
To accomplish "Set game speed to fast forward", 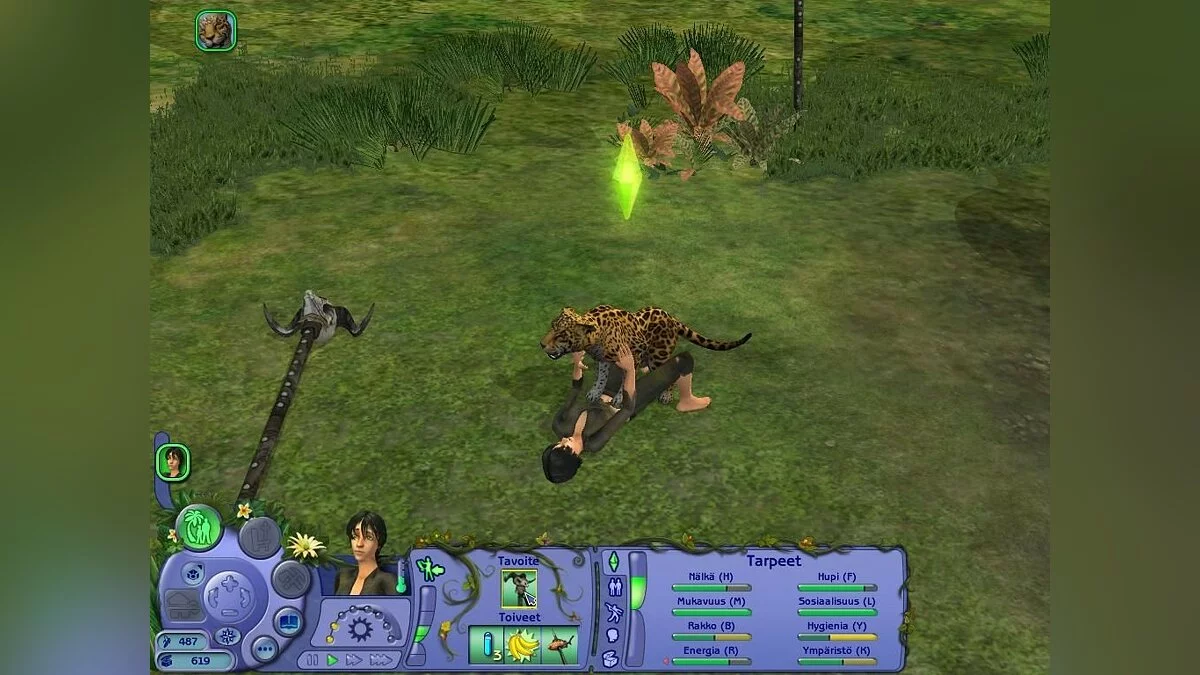I will click(354, 660).
